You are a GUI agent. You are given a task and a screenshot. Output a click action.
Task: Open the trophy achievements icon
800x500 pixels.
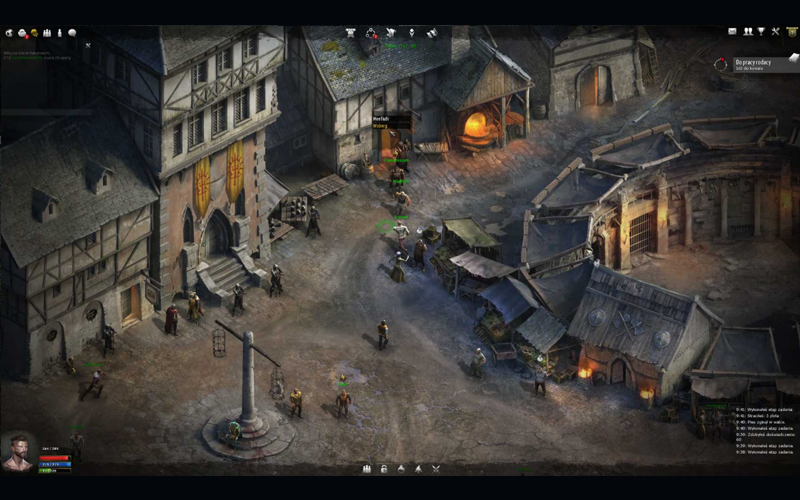(x=761, y=32)
